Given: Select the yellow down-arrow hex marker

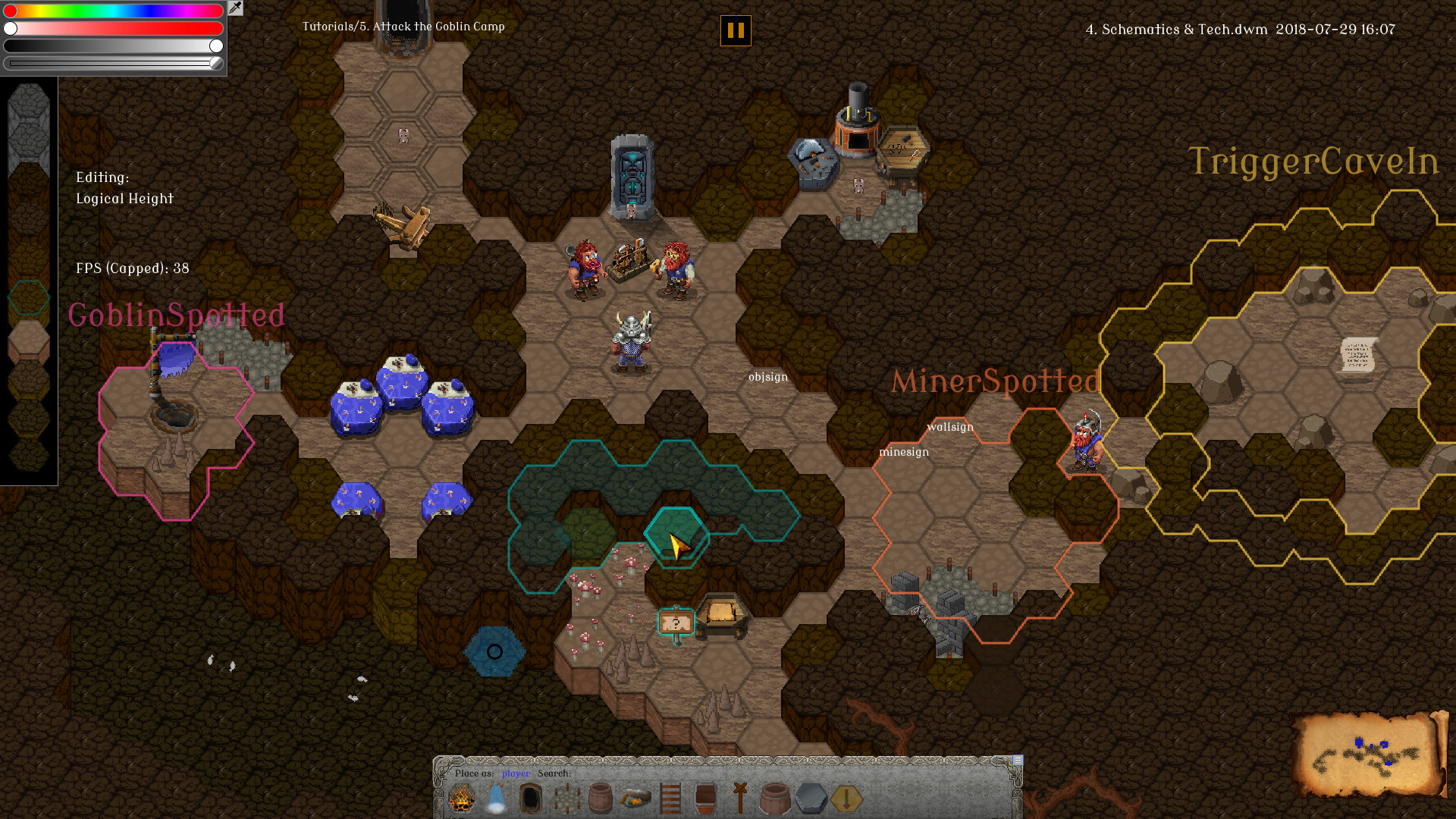Looking at the screenshot, I should 843,798.
